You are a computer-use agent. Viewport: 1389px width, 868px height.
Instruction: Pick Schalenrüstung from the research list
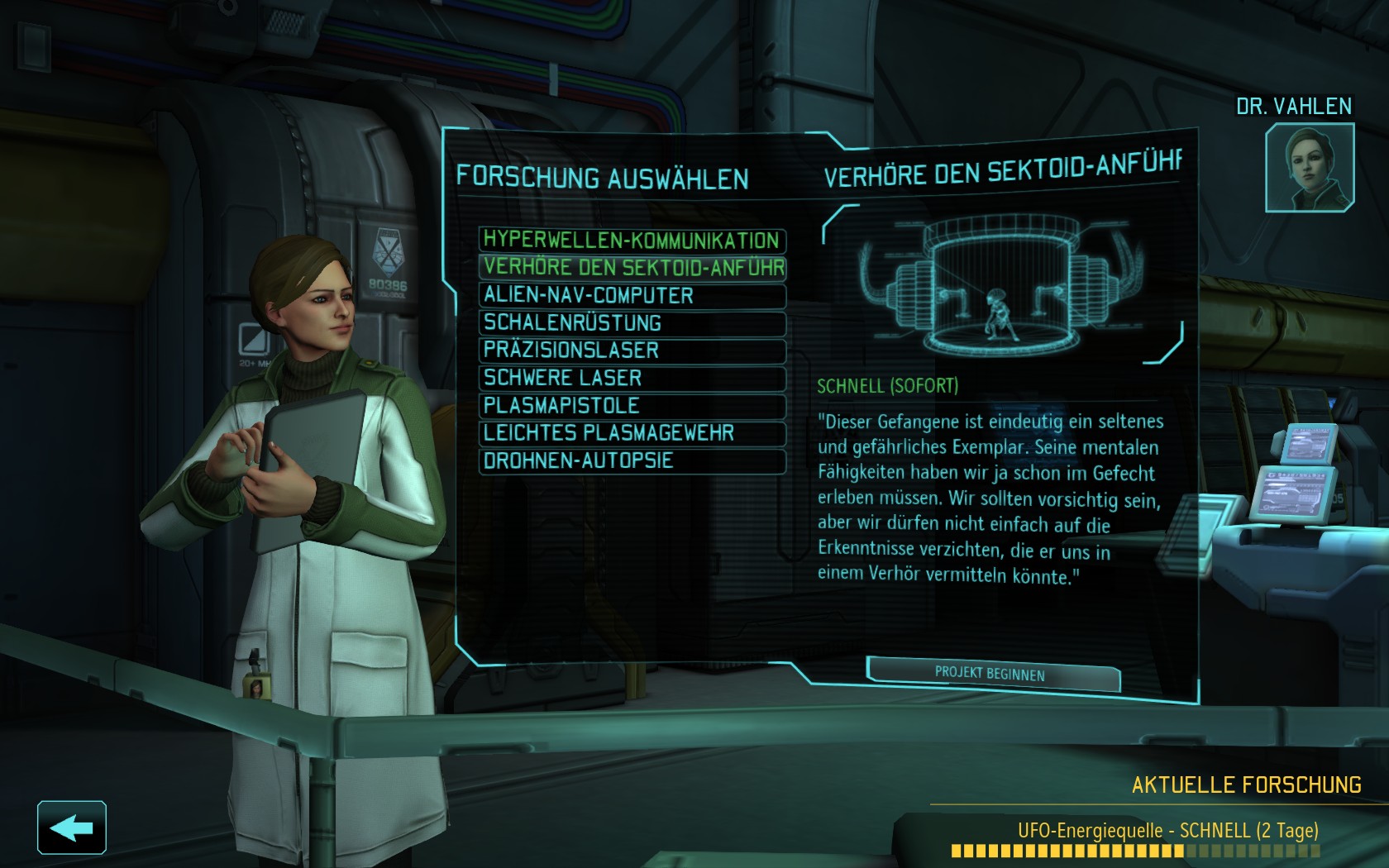632,322
